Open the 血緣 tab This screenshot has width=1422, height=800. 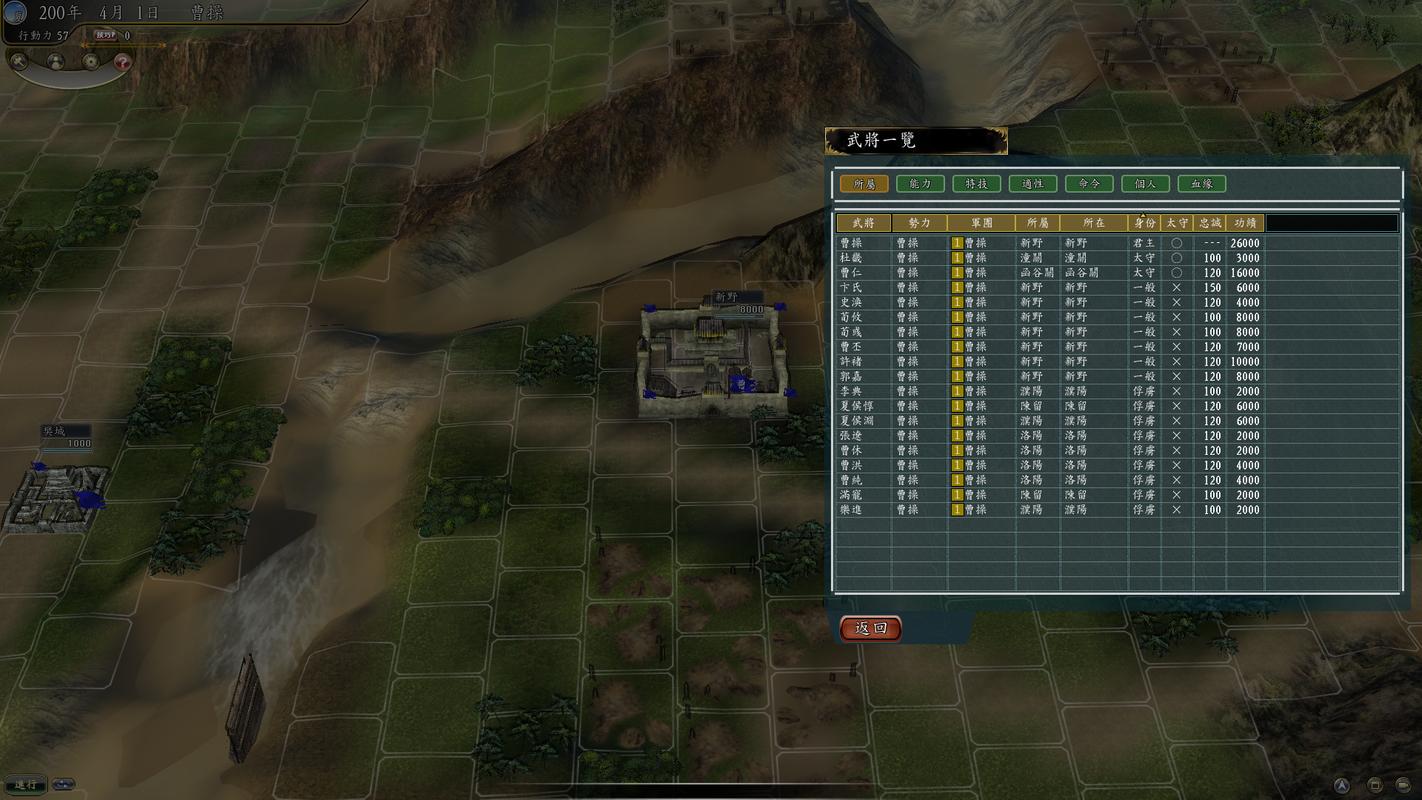[x=1201, y=184]
